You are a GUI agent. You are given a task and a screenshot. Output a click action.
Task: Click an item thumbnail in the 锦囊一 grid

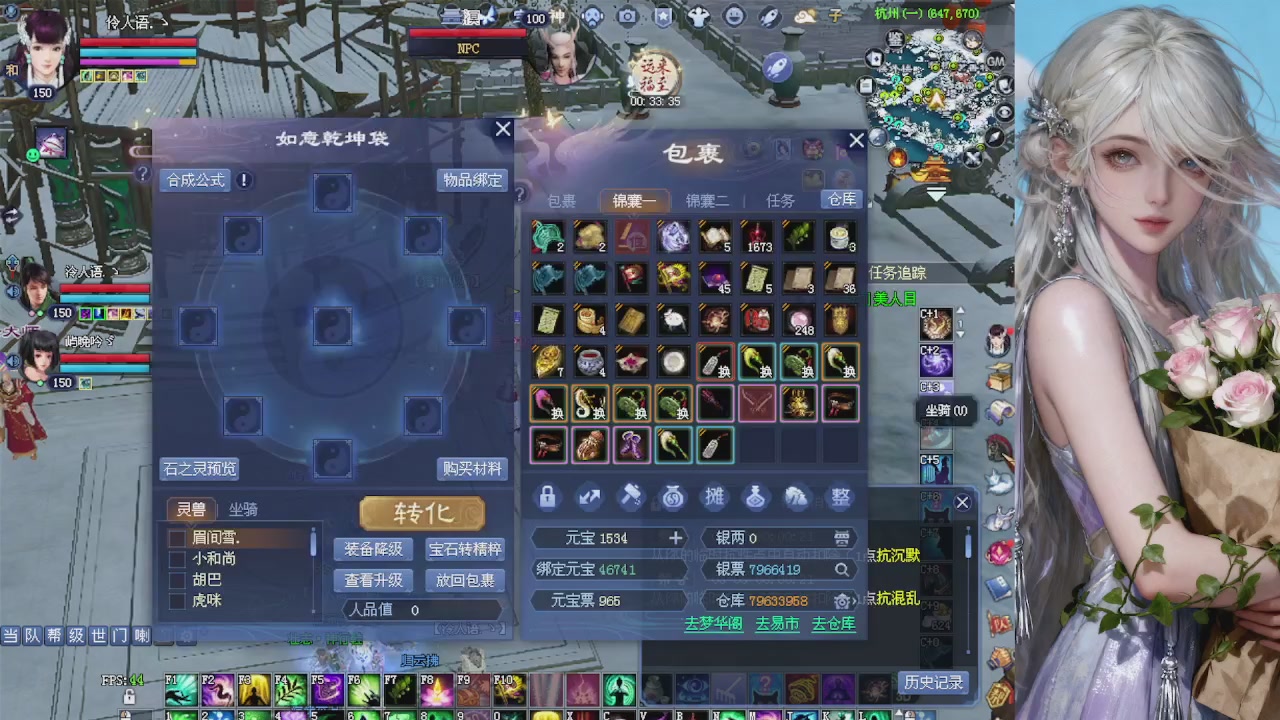tap(547, 236)
